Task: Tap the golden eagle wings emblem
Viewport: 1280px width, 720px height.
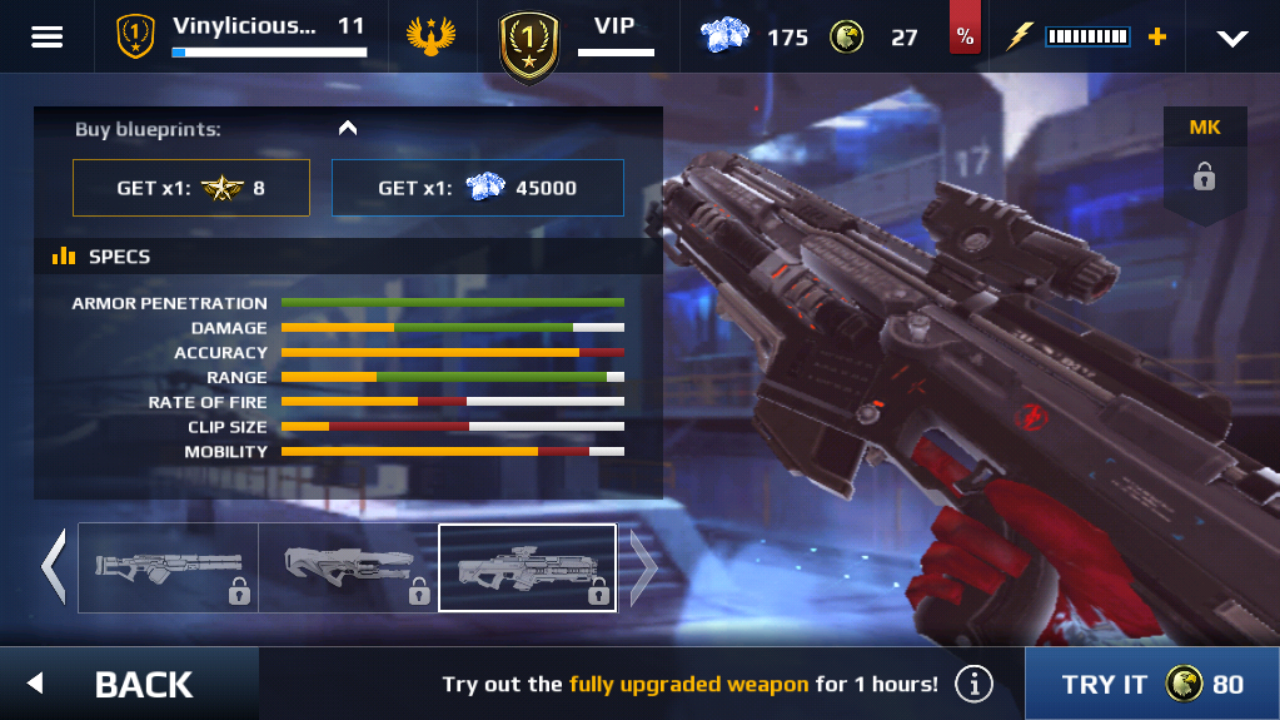Action: tap(431, 37)
